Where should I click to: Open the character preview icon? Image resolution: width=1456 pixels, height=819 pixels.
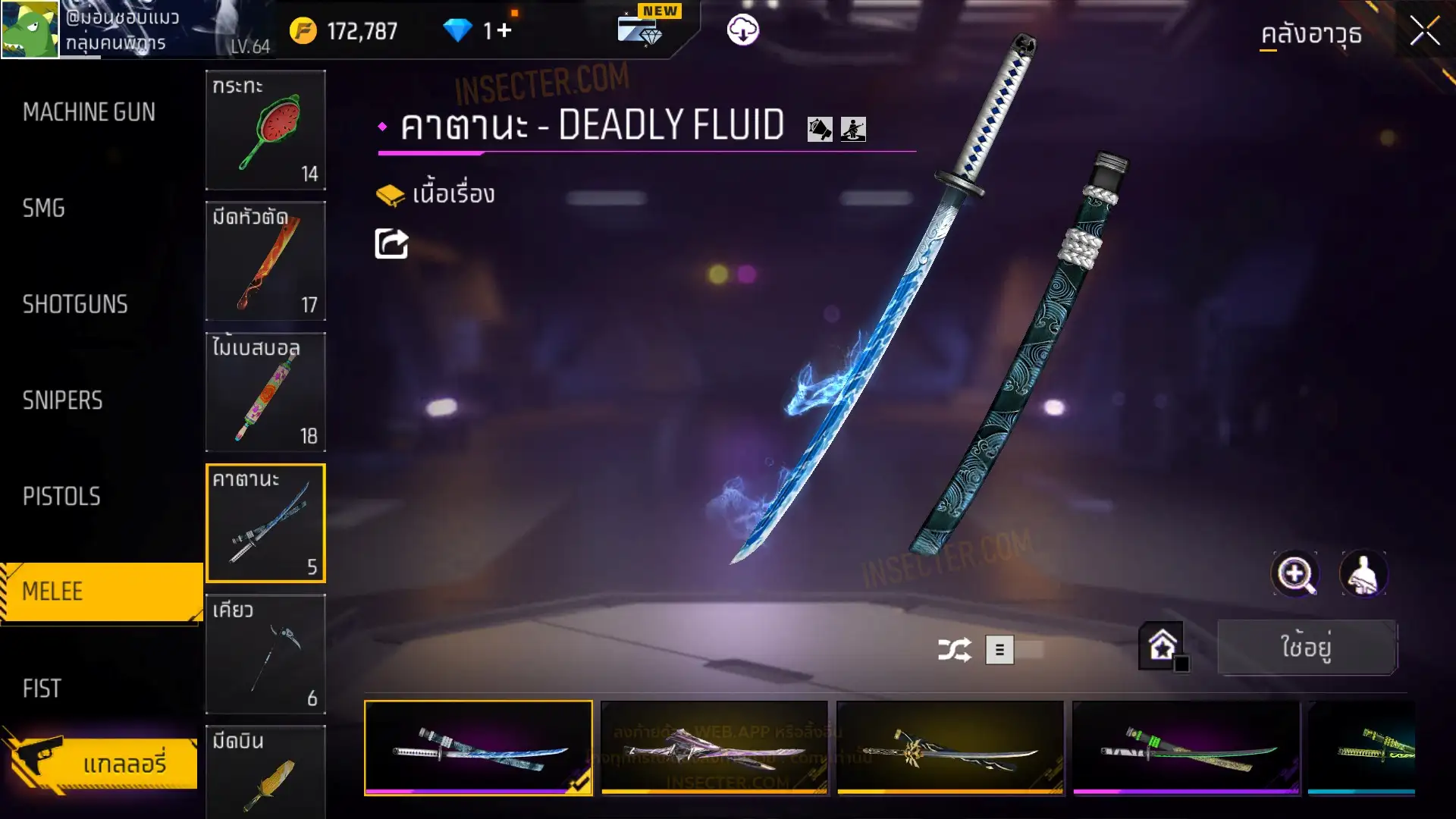(x=1363, y=574)
